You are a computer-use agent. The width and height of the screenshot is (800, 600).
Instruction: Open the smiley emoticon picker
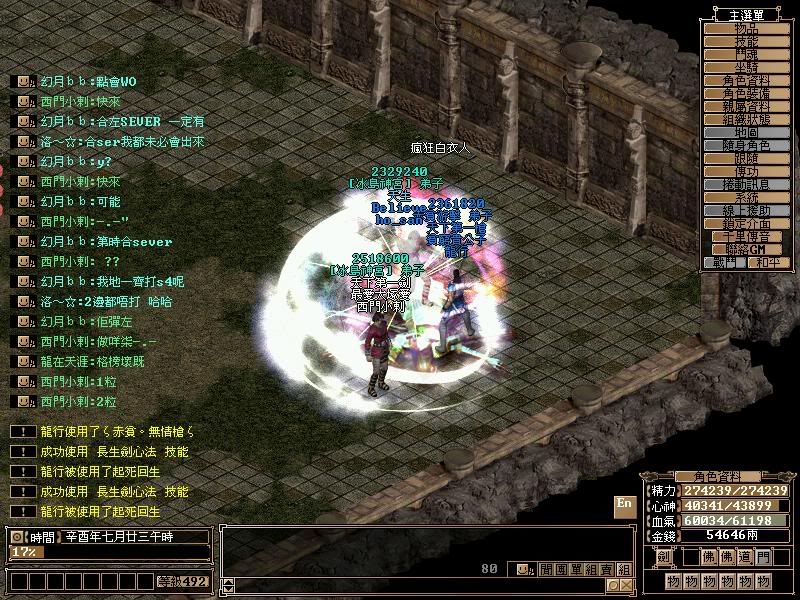coord(523,569)
